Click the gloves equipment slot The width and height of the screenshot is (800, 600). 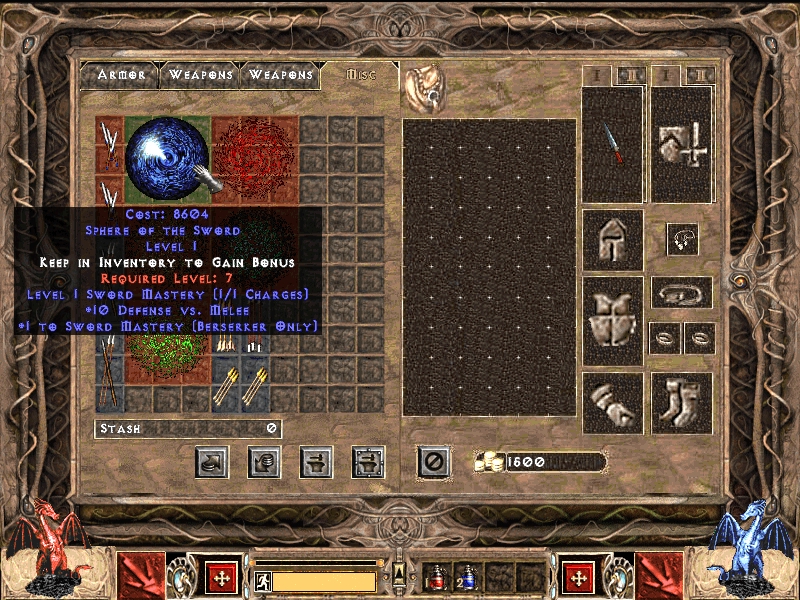[612, 402]
